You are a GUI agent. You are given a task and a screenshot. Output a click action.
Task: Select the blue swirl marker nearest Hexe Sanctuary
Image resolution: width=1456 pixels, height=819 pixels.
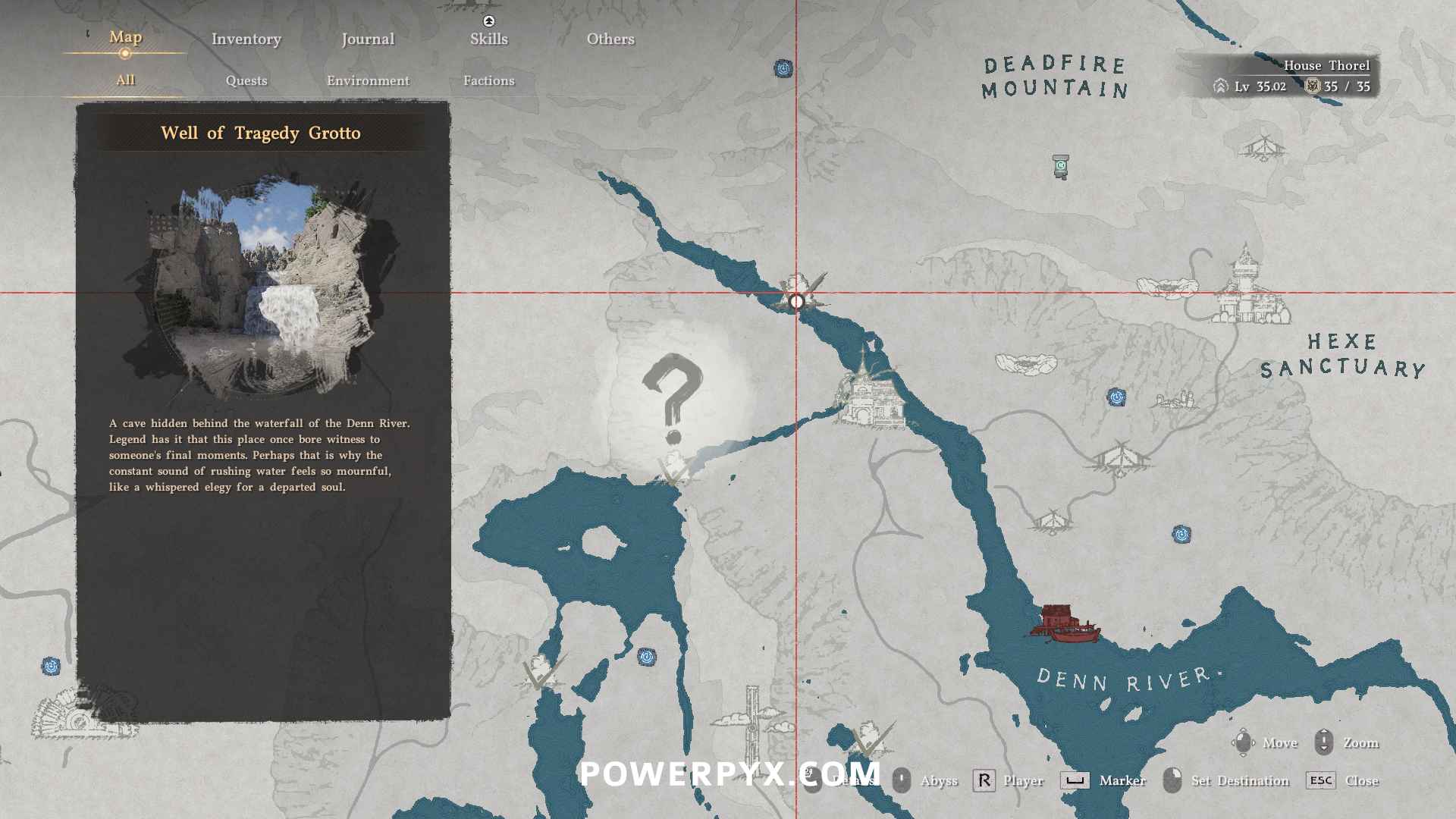[x=1116, y=397]
